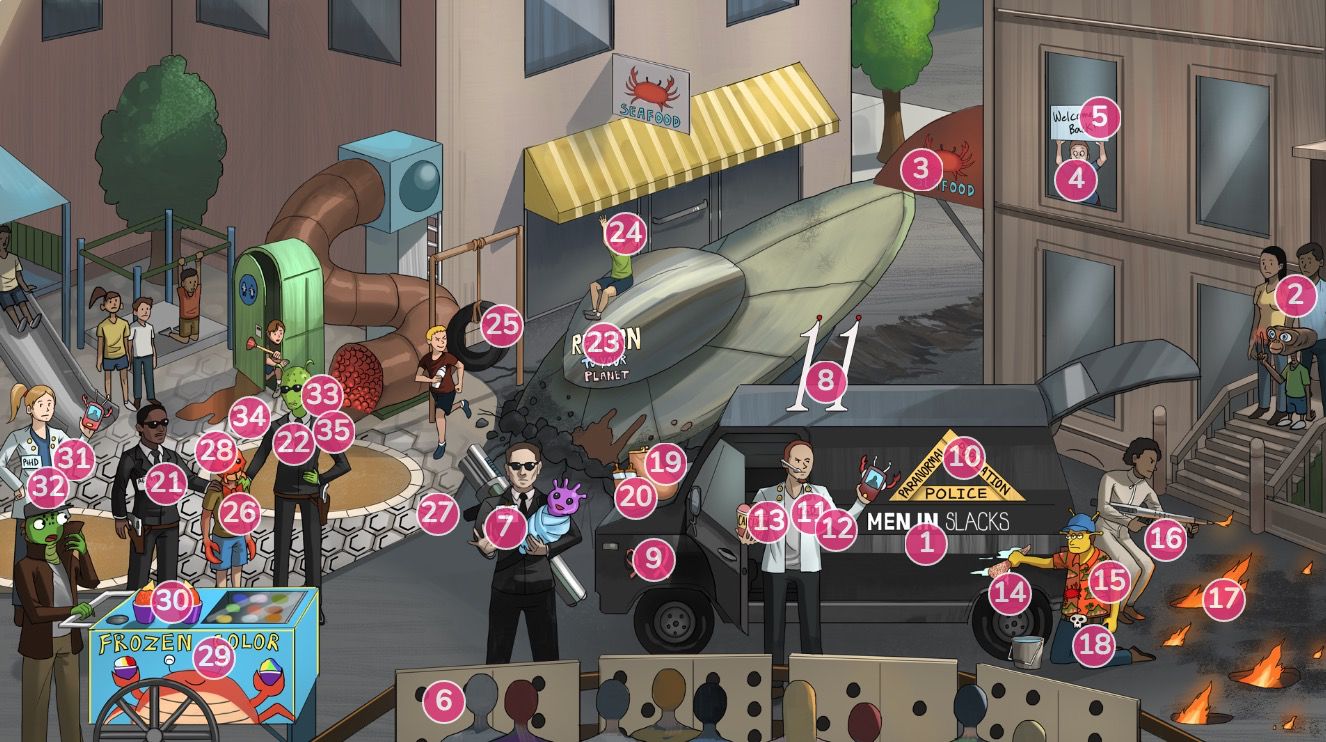
Task: Click the pink marker numbered 1
Action: 926,544
